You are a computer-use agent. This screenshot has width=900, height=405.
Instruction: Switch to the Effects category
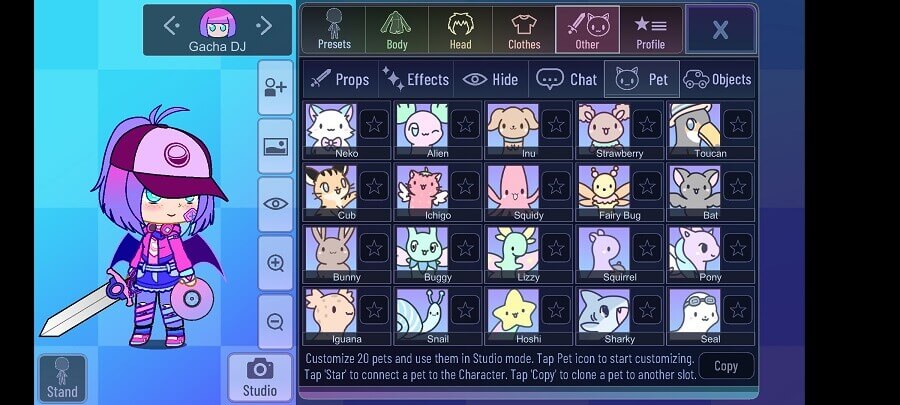(x=416, y=79)
